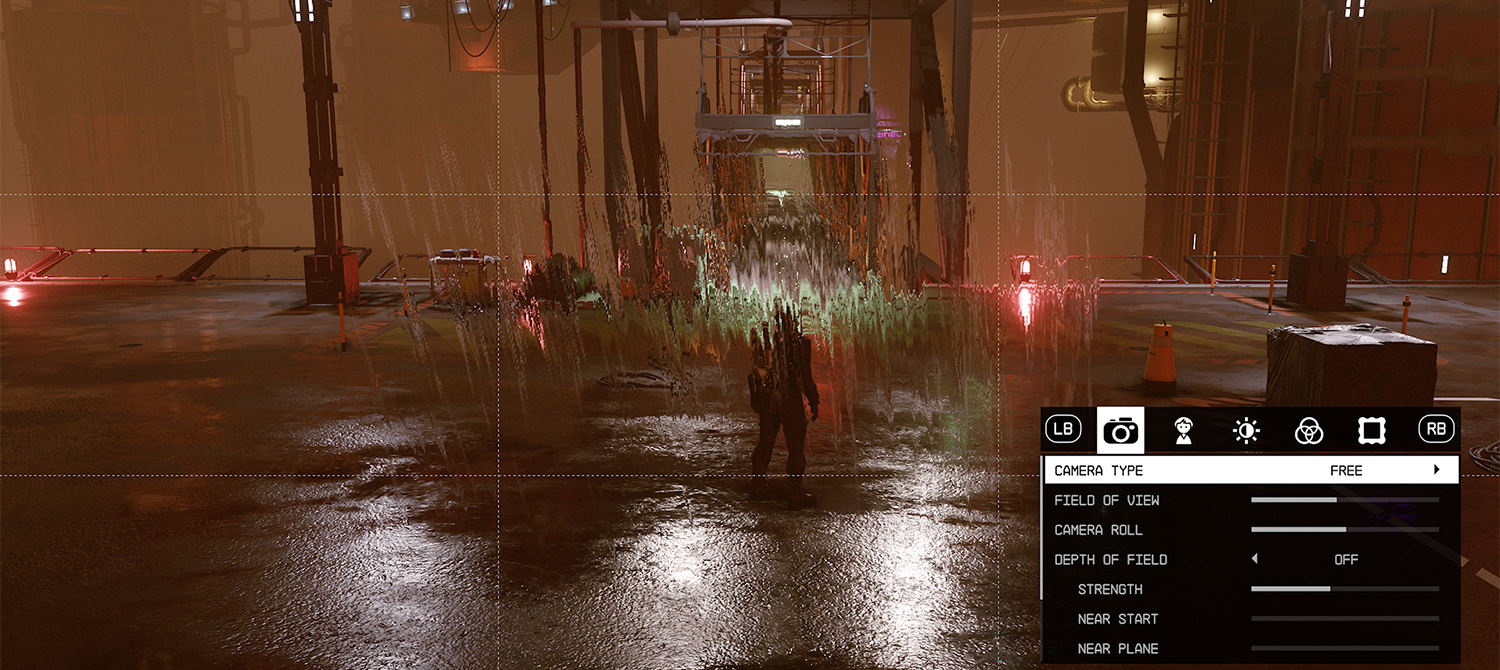Open the frame overlay tab
Screen dimensions: 1500x670
coord(1372,431)
